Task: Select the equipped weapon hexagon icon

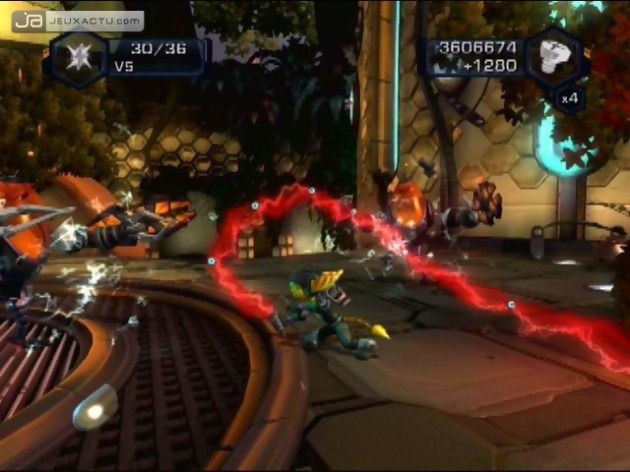Action: pyautogui.click(x=78, y=56)
